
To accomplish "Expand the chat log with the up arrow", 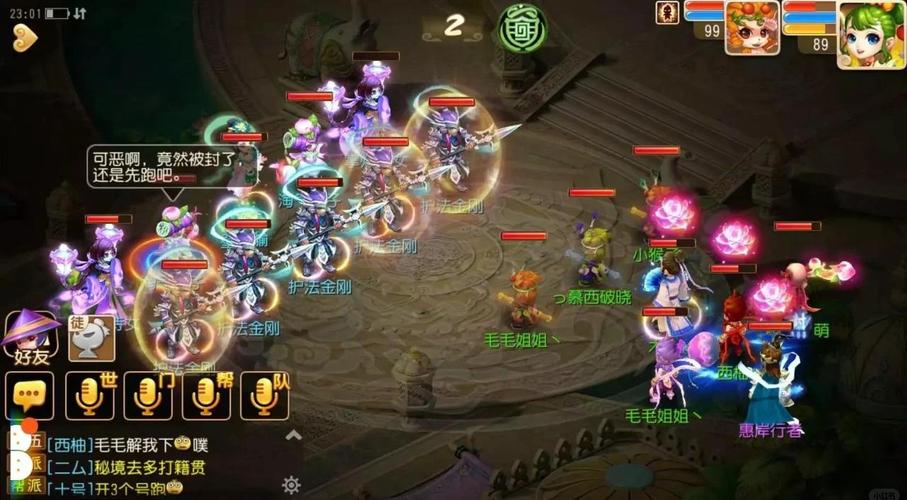I will [293, 435].
